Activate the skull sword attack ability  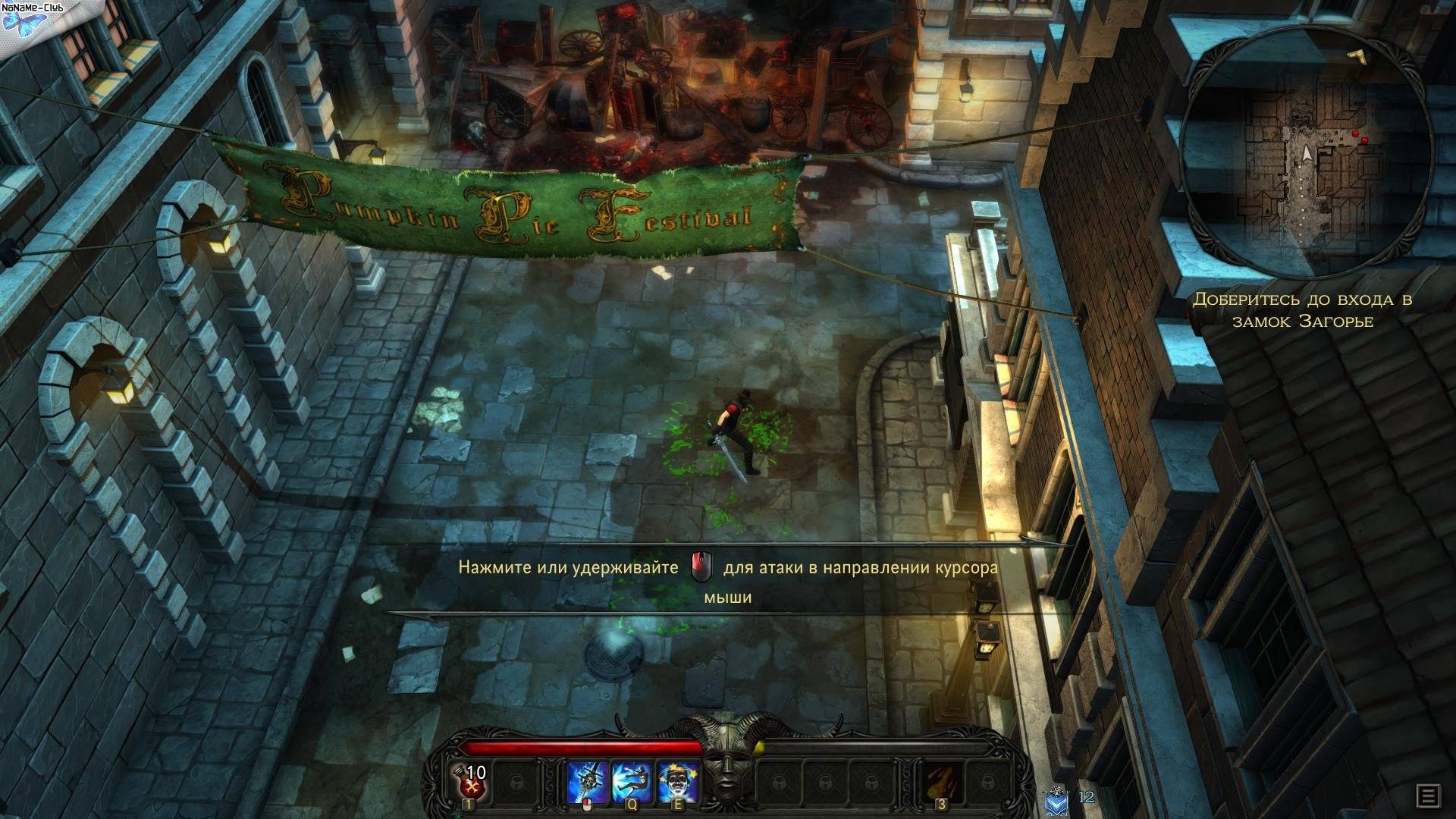[x=588, y=782]
